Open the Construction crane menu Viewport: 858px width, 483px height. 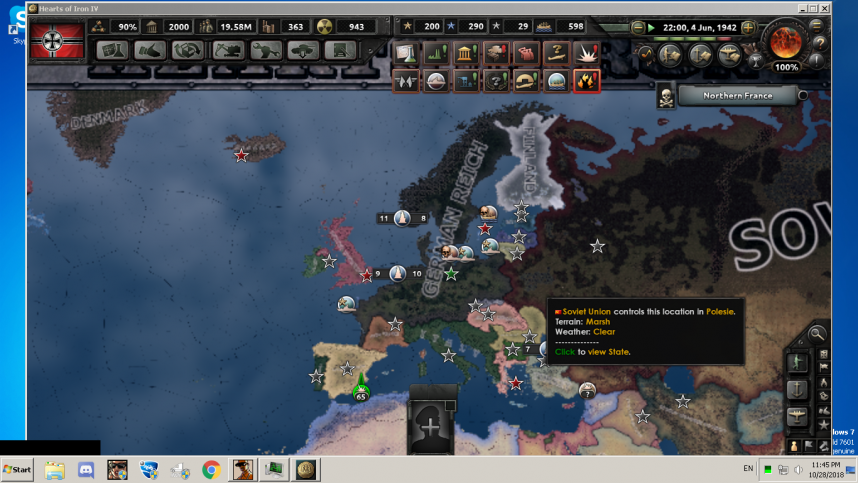(227, 51)
